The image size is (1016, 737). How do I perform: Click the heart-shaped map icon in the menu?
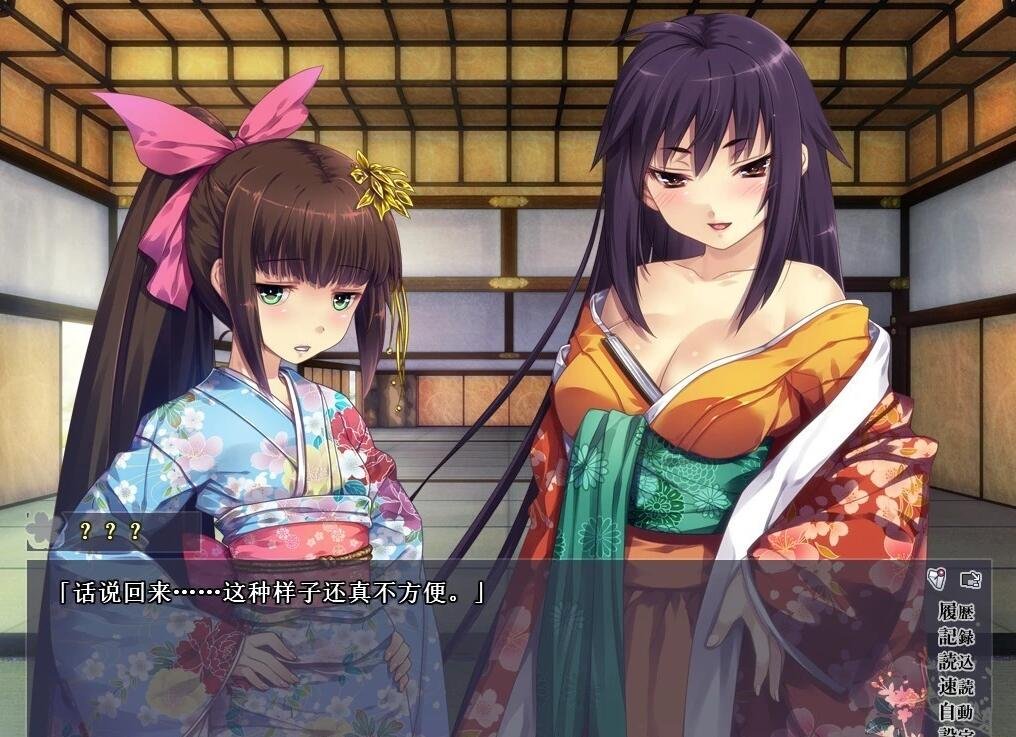coord(936,578)
